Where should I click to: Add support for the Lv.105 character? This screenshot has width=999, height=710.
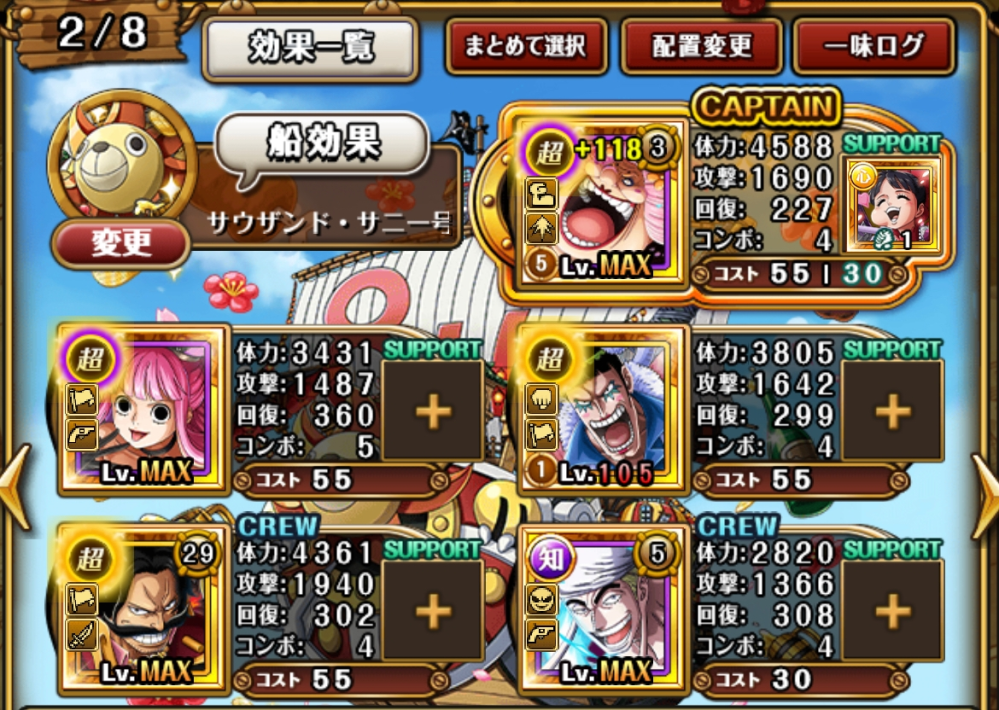tap(892, 412)
